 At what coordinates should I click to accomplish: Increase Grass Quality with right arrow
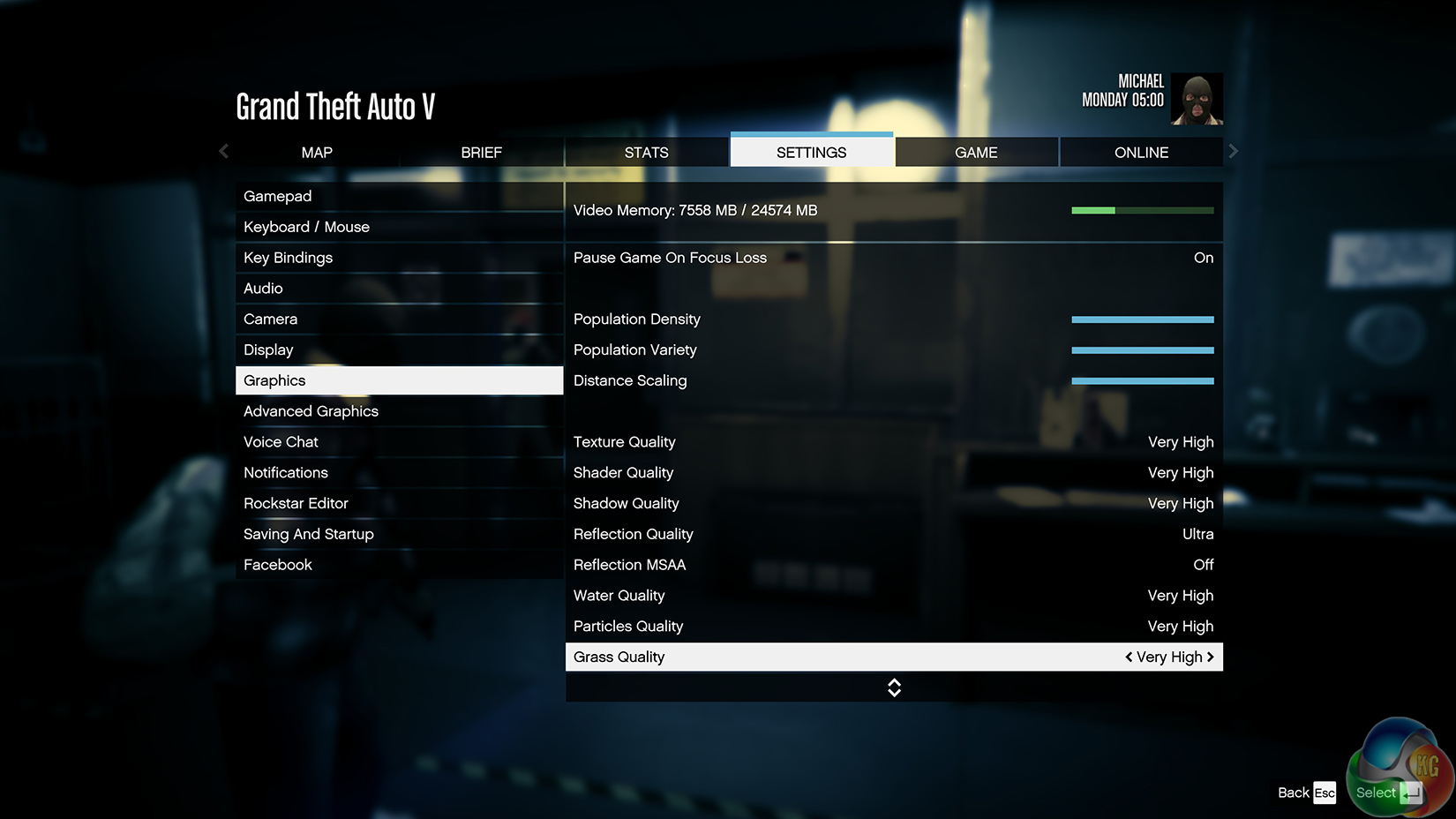click(1211, 657)
